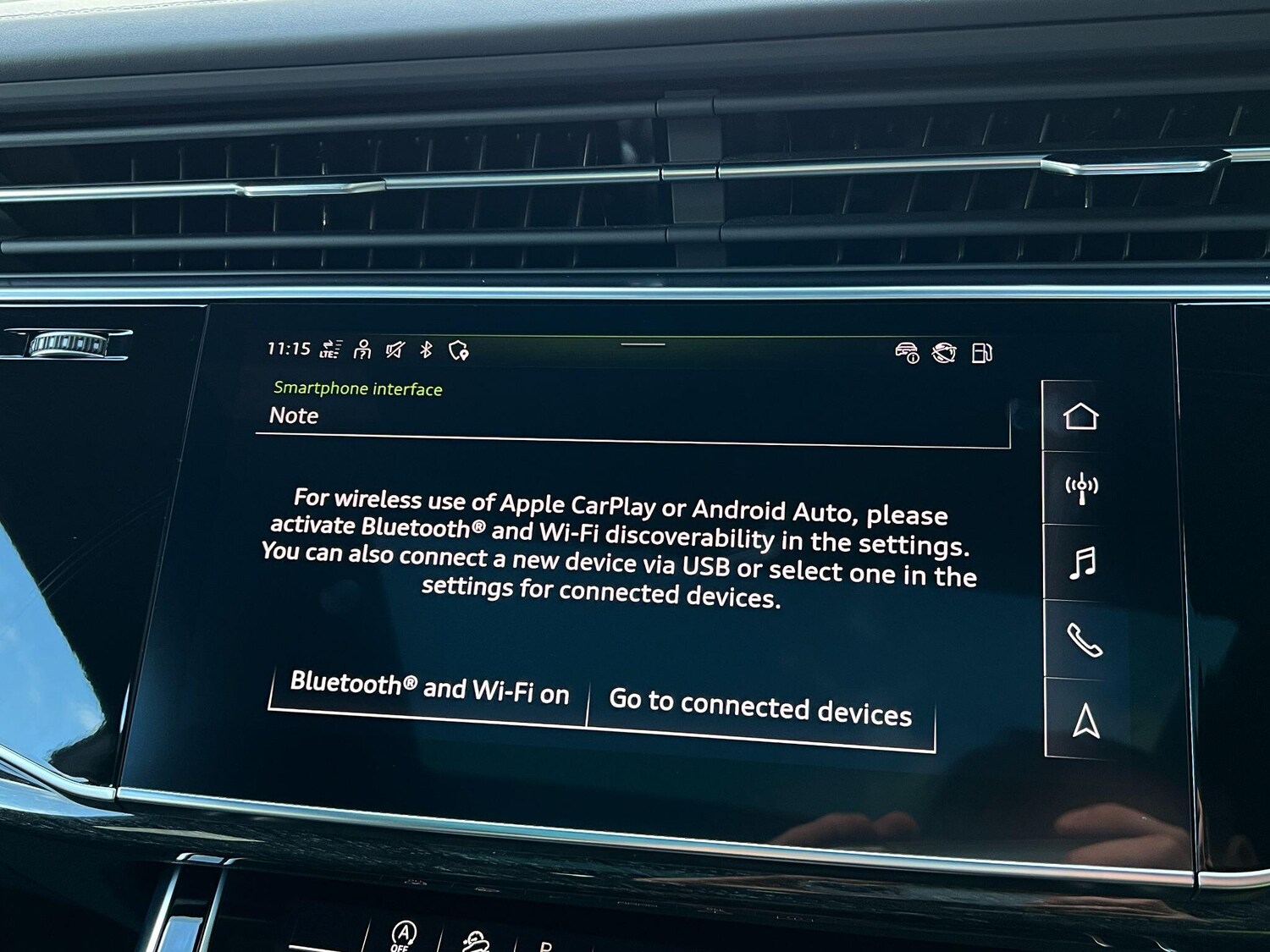Tap the pull-down handle at top of screen
The height and width of the screenshot is (952, 1270).
click(643, 344)
